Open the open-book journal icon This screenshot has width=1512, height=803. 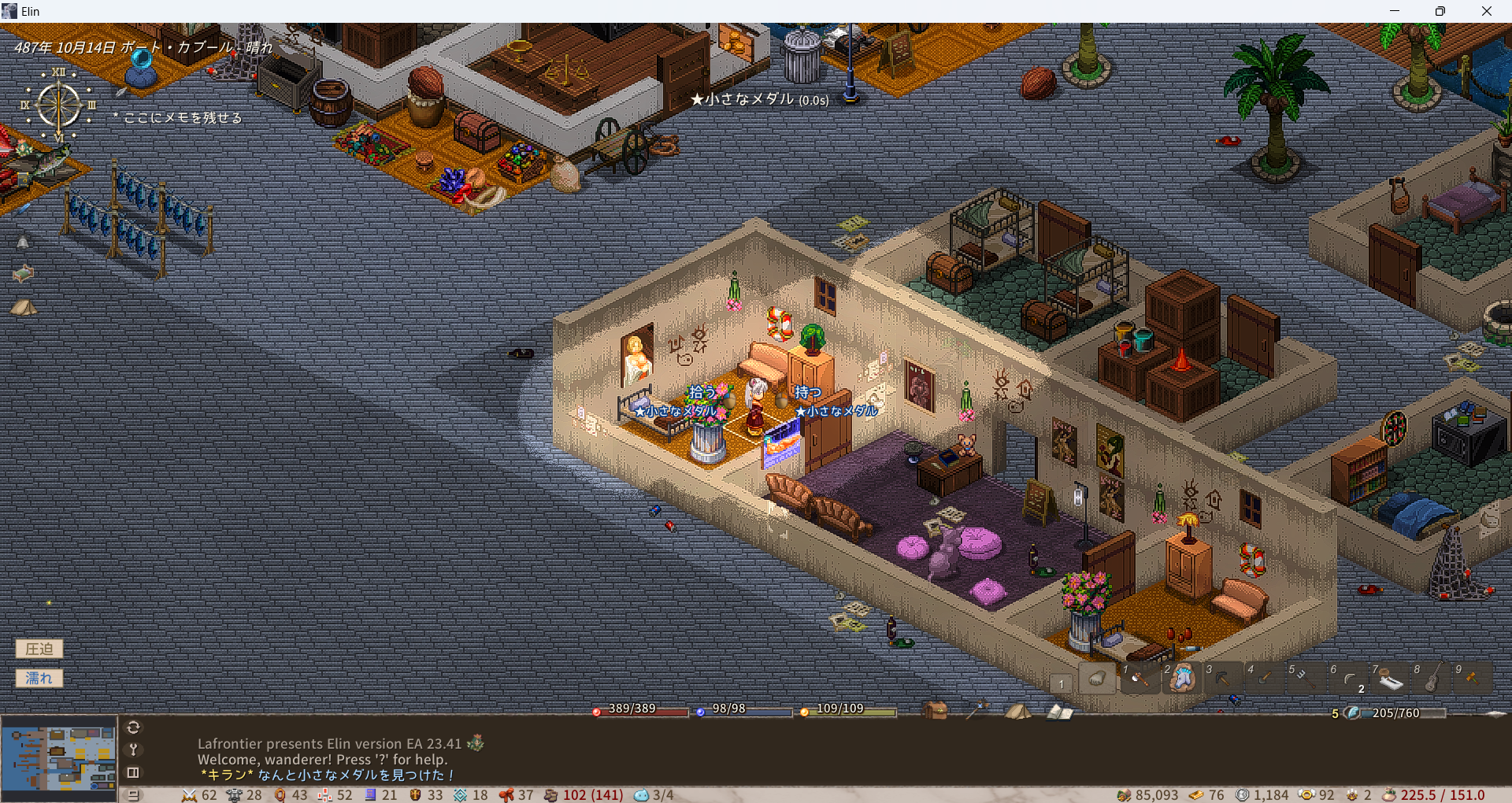pos(1060,712)
